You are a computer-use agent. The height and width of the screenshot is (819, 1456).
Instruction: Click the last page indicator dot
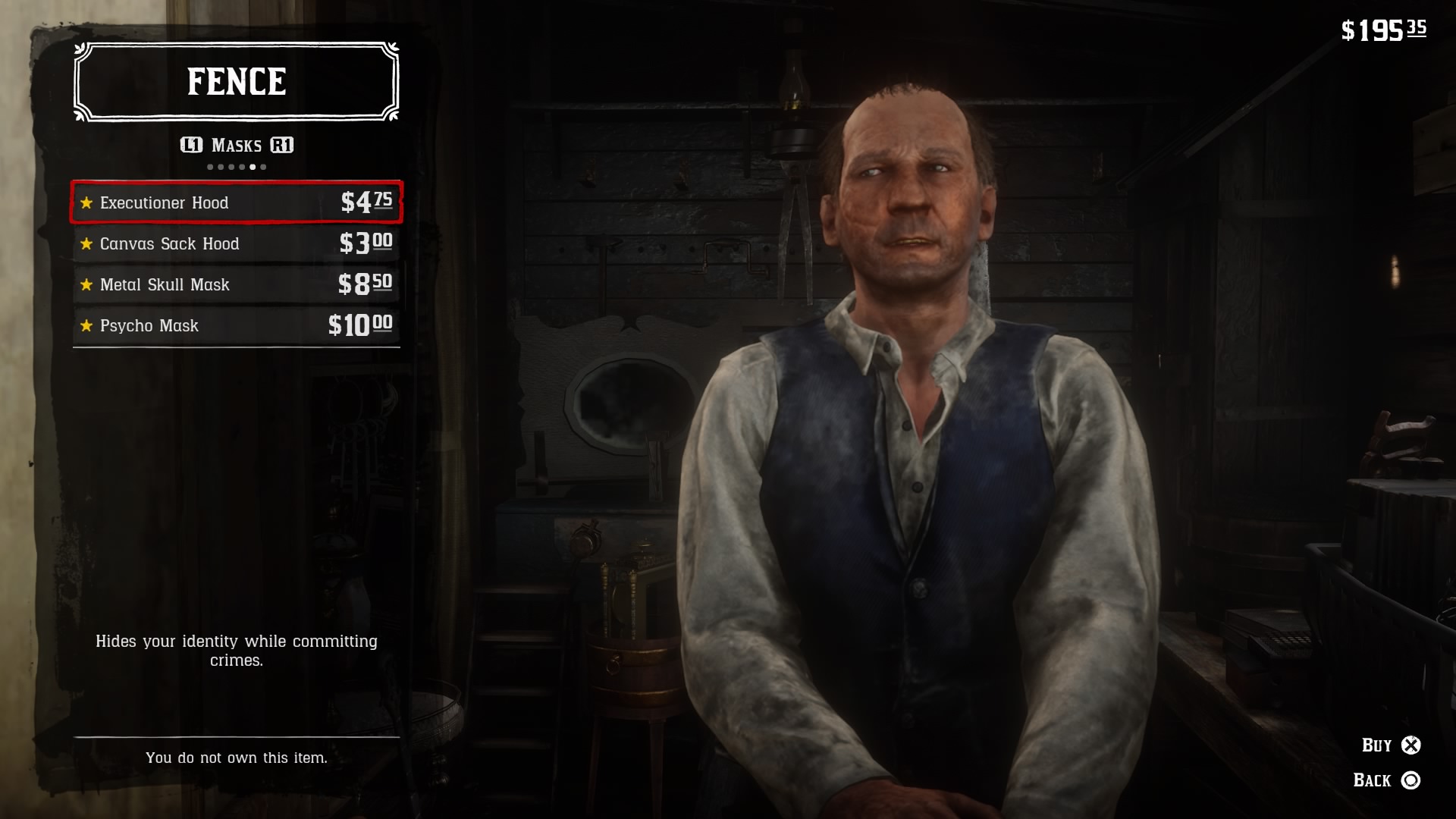[x=263, y=166]
